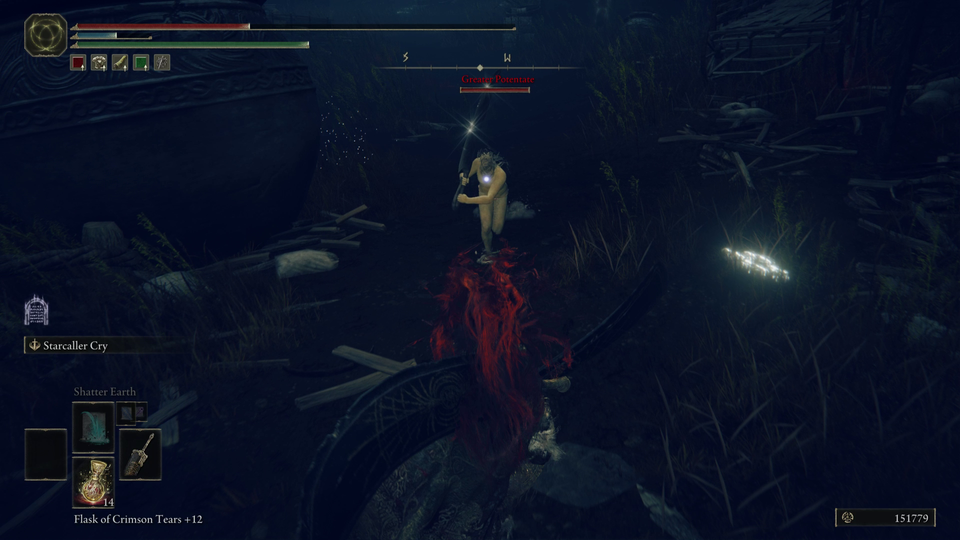Select the Flask of Crimson Tears slot
Screen dimensions: 960x540
tap(93, 481)
